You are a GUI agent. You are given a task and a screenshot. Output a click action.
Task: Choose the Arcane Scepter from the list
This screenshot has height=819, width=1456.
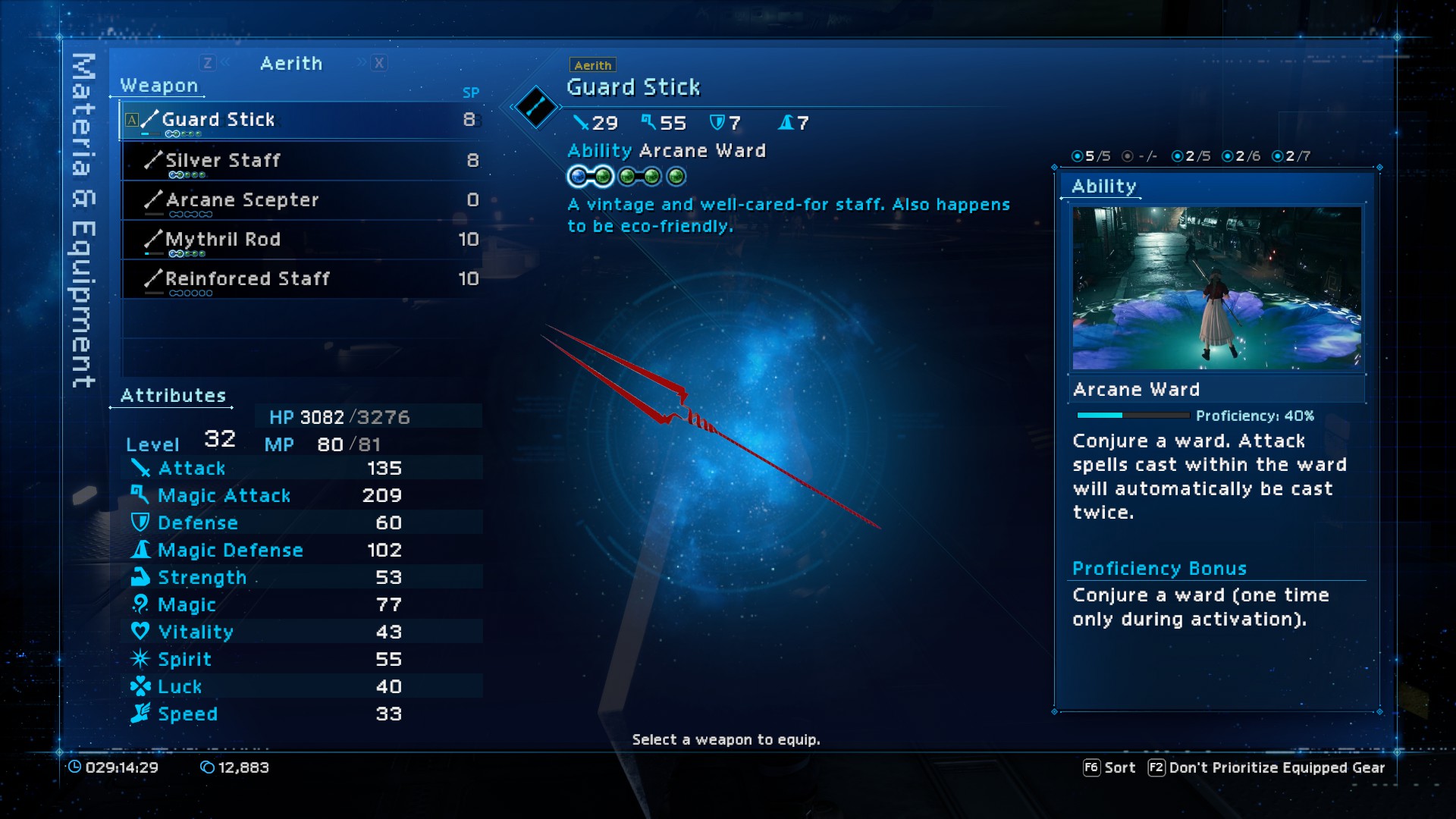pyautogui.click(x=300, y=200)
